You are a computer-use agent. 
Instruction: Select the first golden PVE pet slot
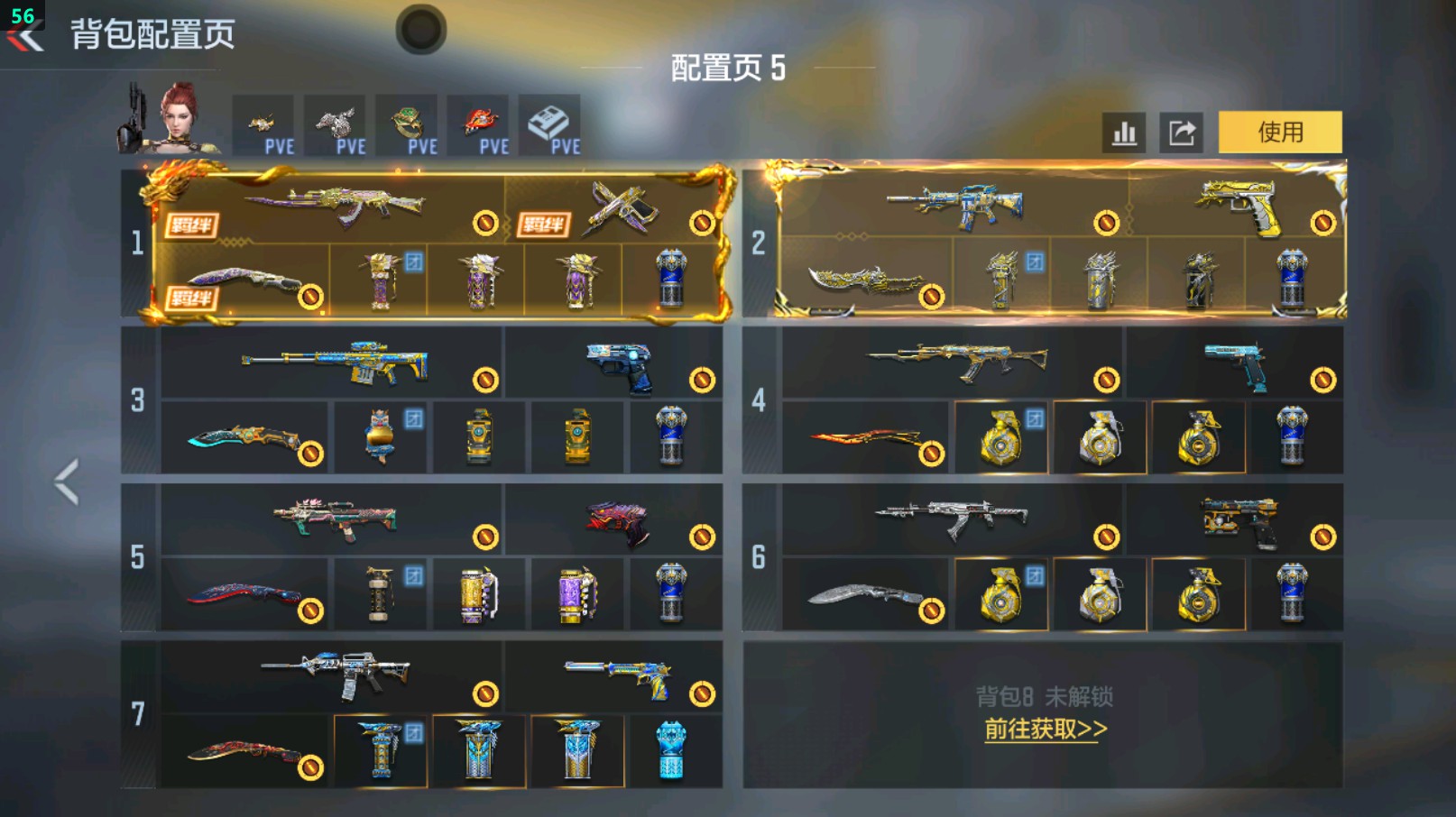262,124
